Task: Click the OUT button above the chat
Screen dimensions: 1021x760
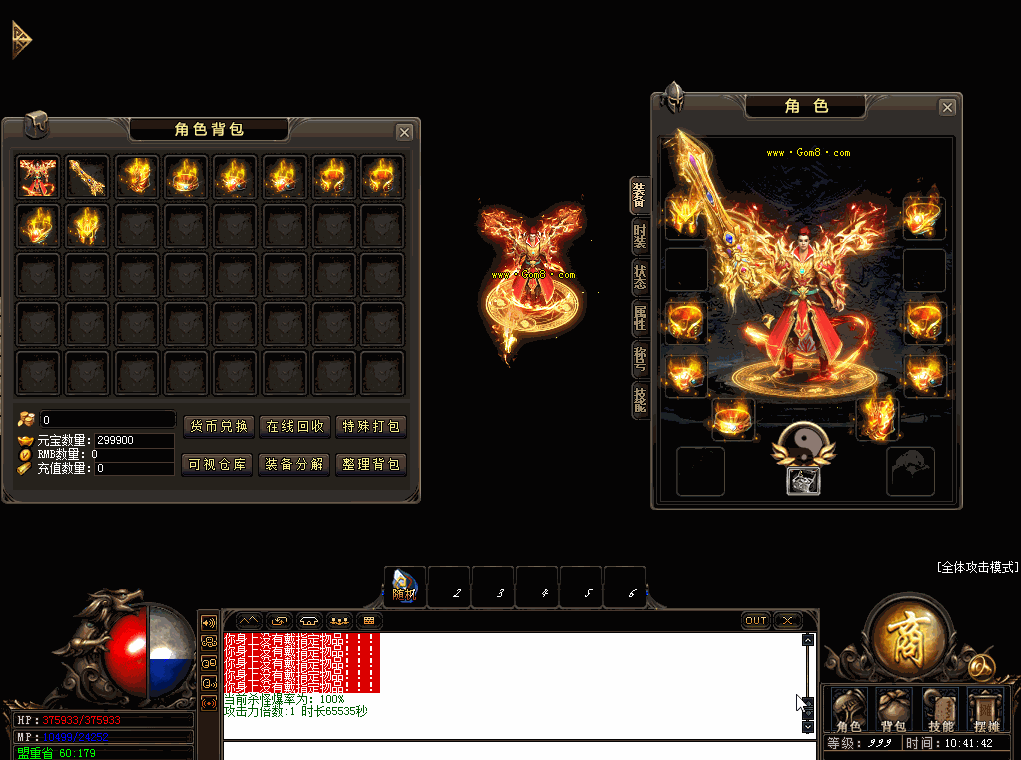Action: [756, 620]
